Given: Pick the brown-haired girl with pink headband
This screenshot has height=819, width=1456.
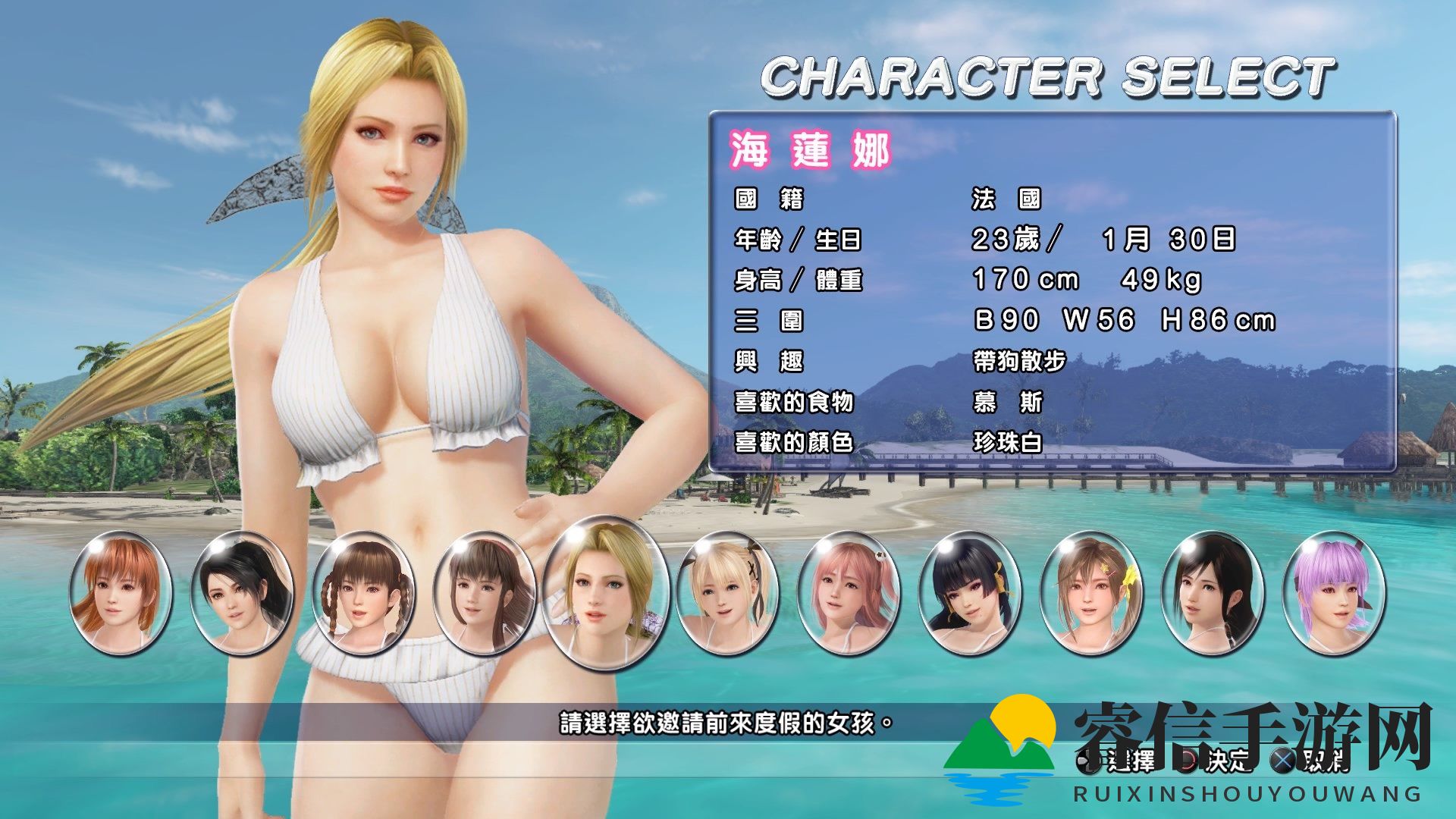Looking at the screenshot, I should tap(484, 593).
